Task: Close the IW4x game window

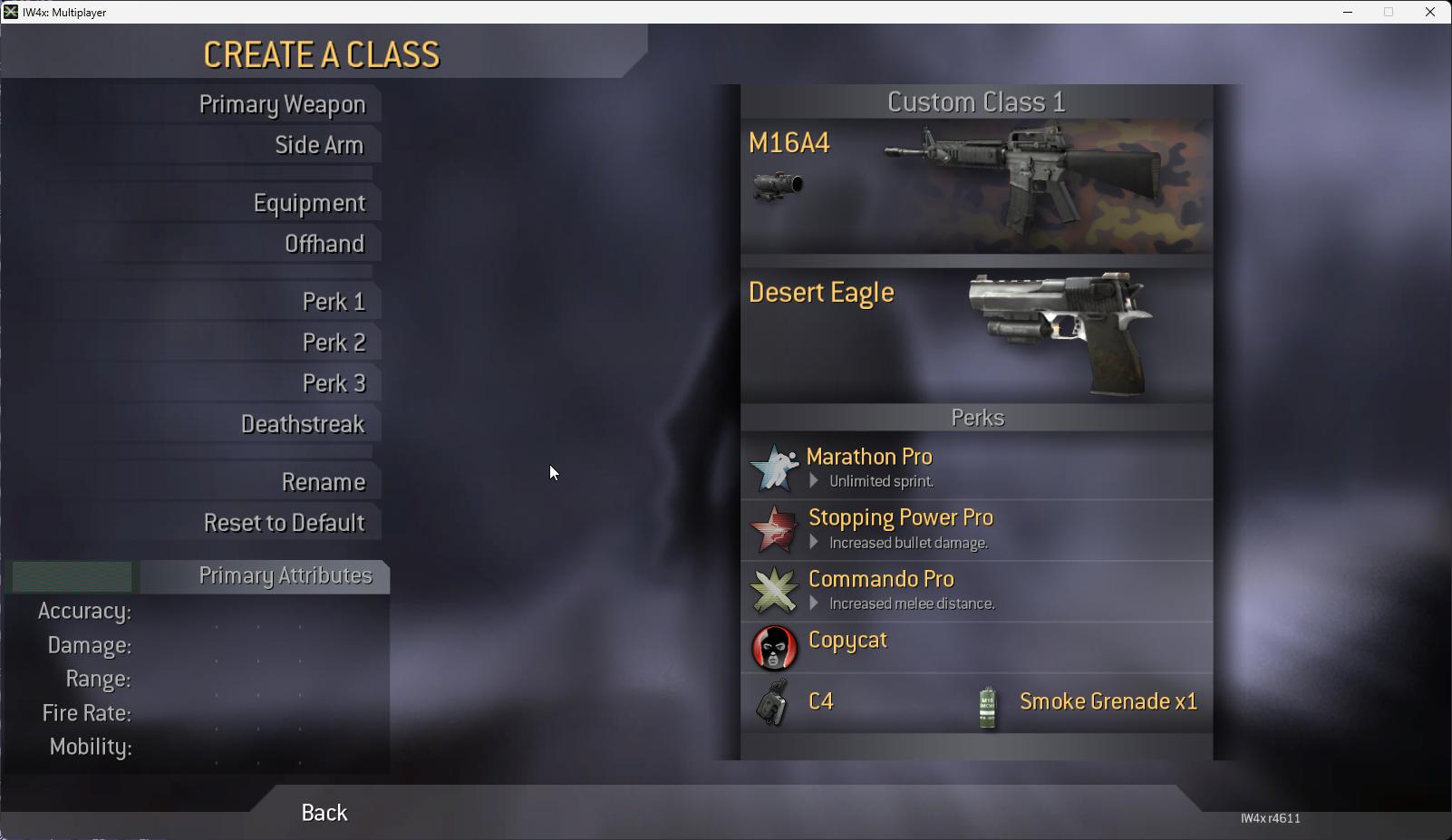Action: [1430, 13]
